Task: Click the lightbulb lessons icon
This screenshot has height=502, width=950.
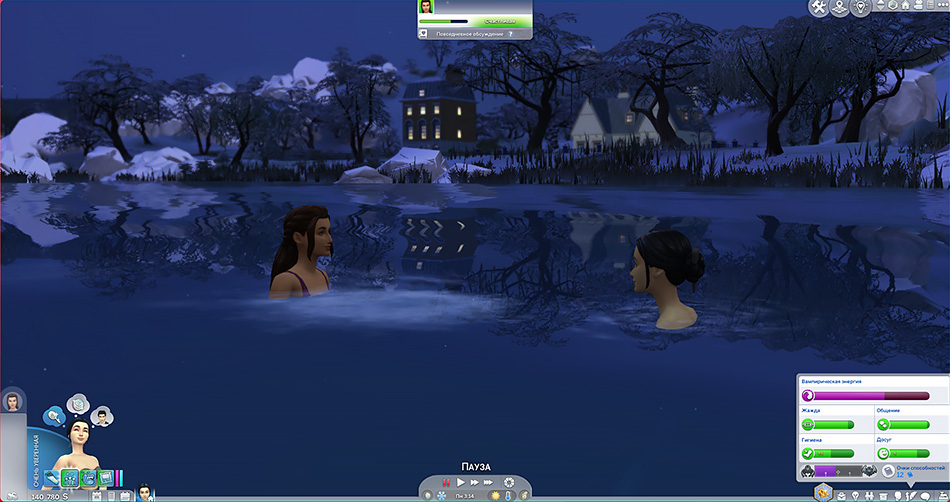Action: point(863,8)
